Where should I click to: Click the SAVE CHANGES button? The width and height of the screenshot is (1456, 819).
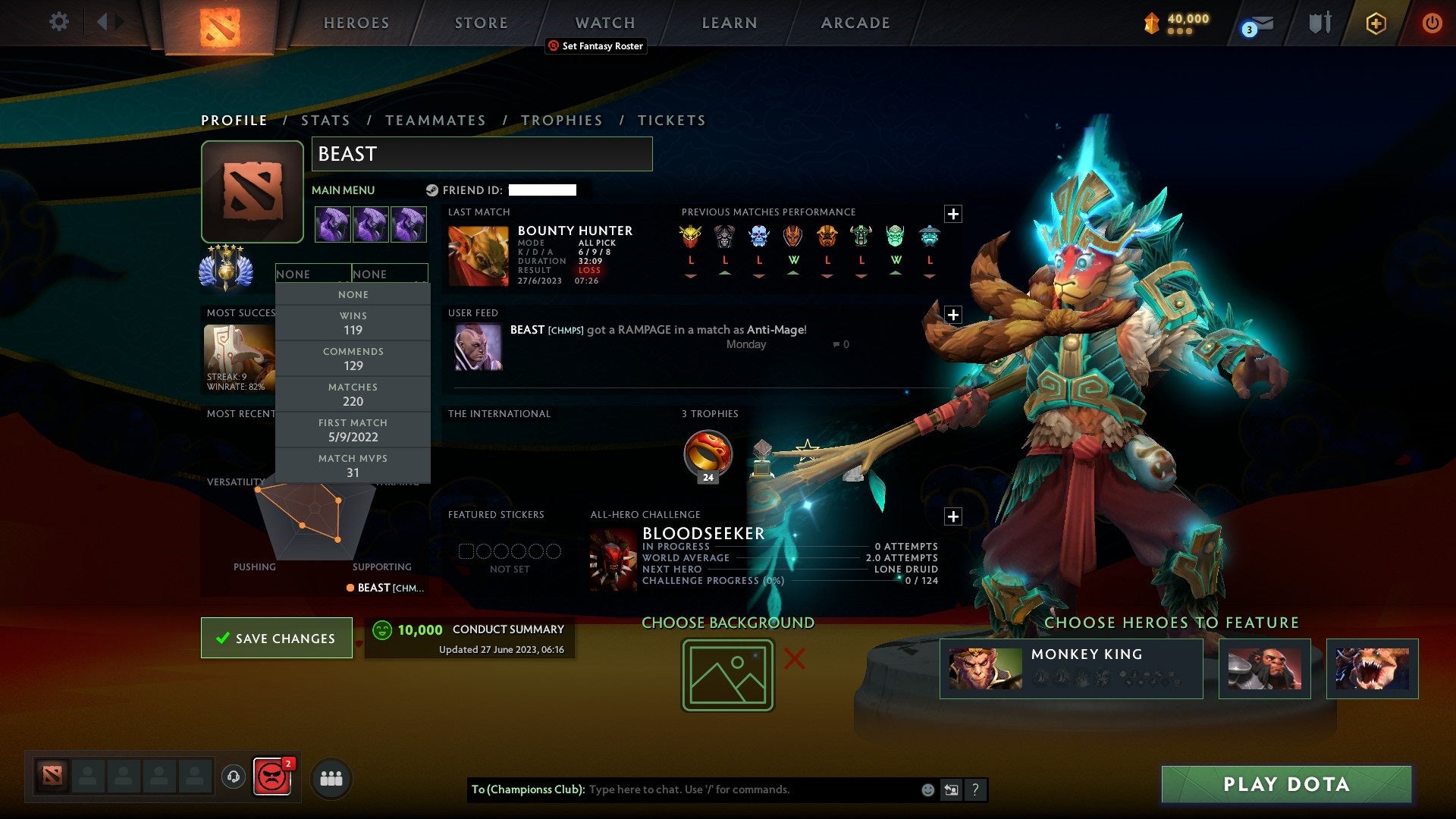276,638
